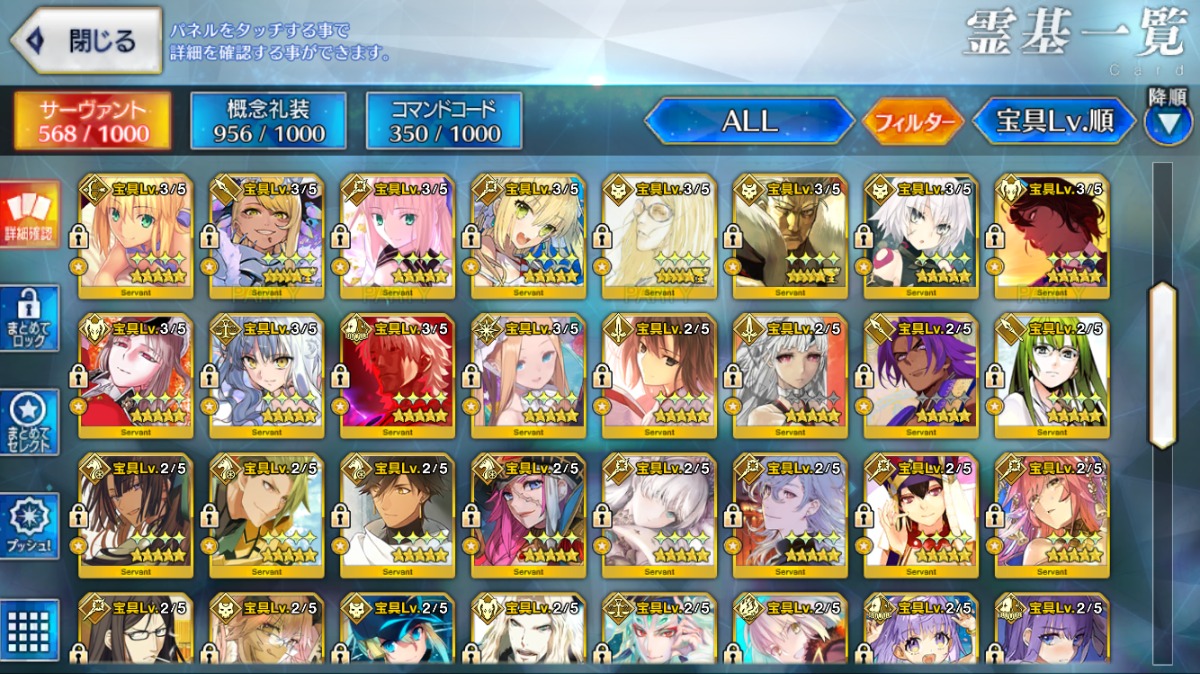
Task: Activate the 詳細確認 mode button
Action: coord(28,215)
